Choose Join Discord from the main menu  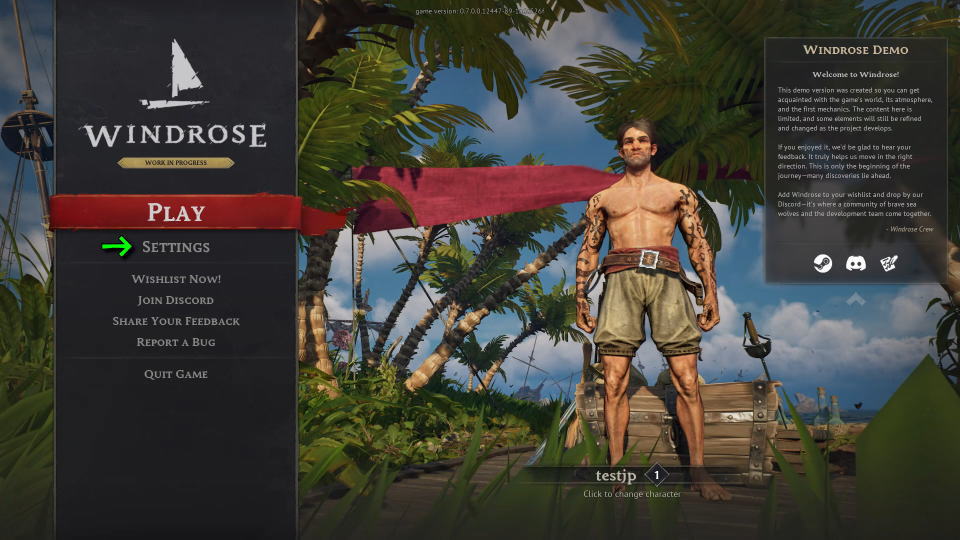pyautogui.click(x=176, y=300)
